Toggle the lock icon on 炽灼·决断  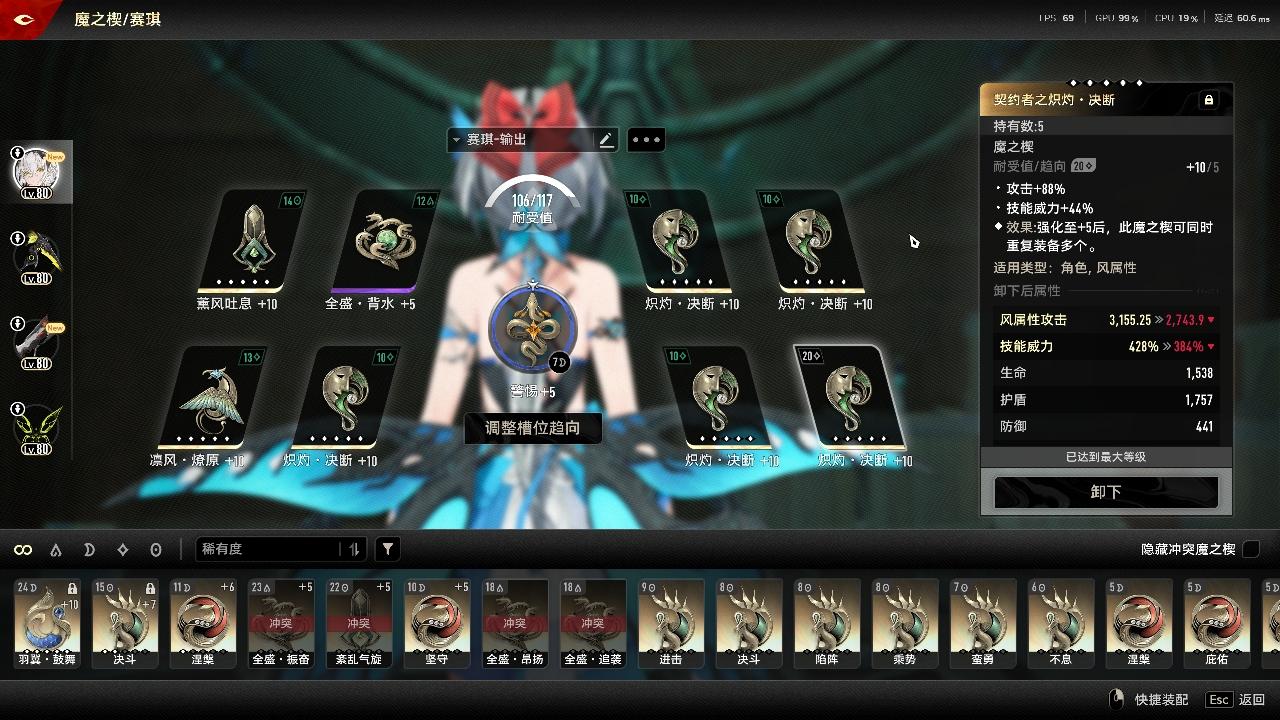click(x=1208, y=100)
